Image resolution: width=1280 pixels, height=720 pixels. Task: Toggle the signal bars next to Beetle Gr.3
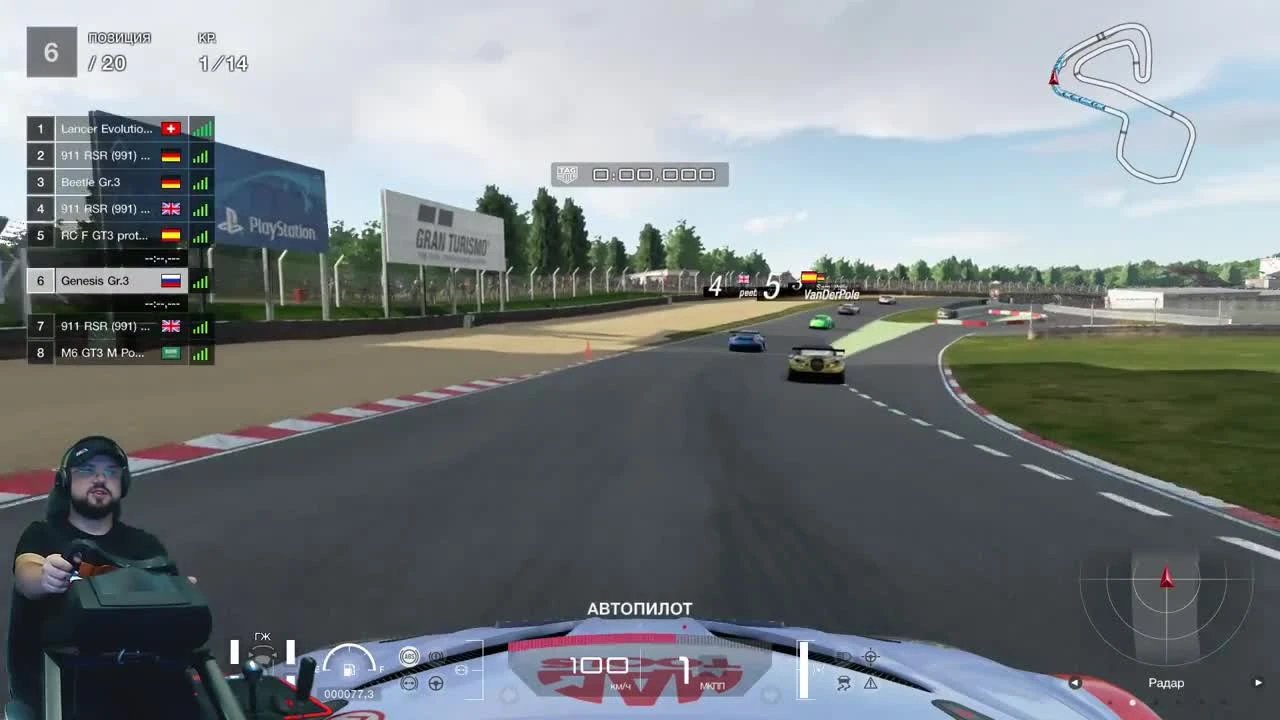pos(200,182)
